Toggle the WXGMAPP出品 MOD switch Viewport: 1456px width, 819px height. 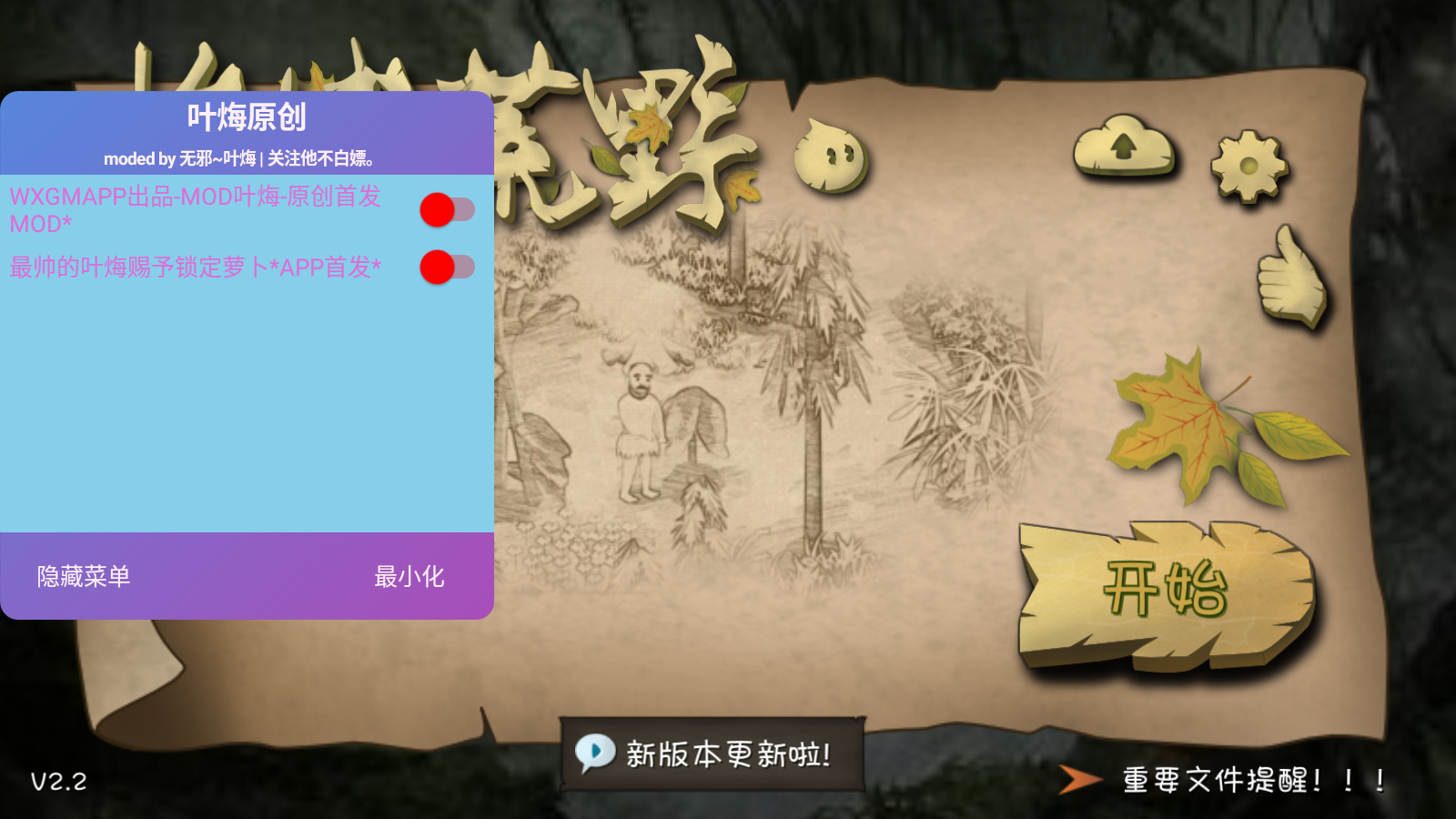(x=447, y=210)
